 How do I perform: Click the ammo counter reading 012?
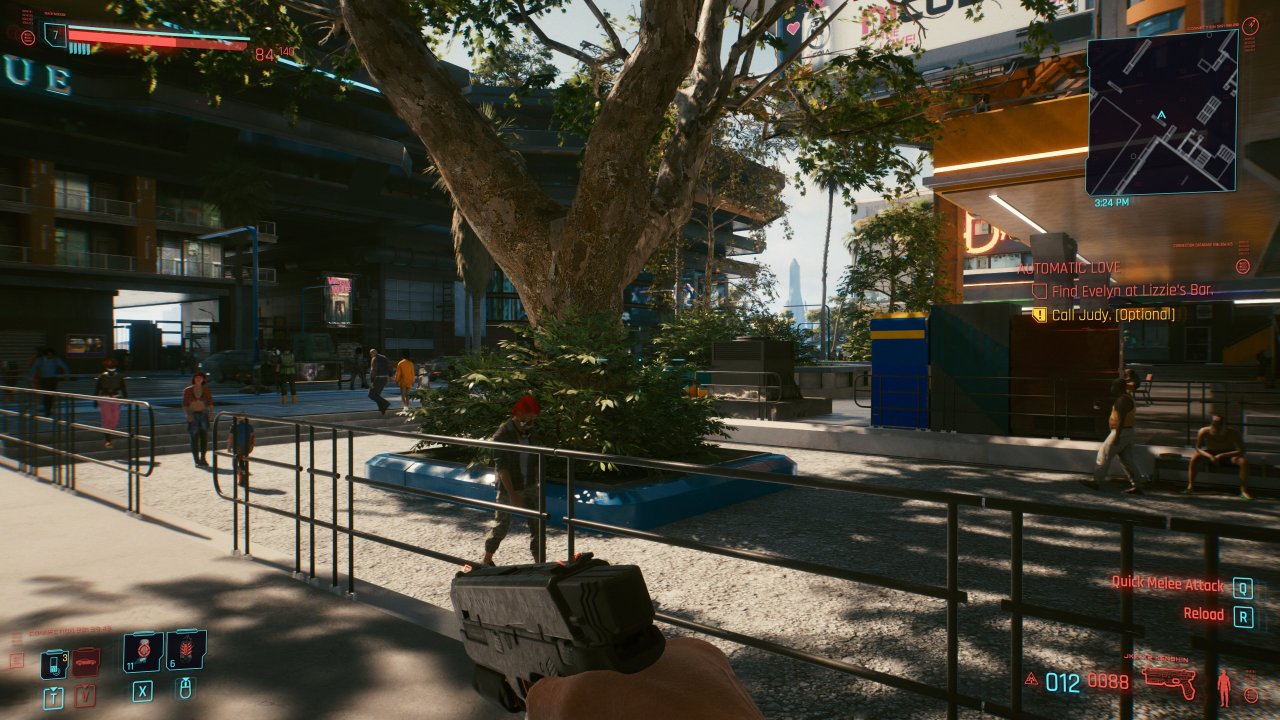click(1062, 682)
